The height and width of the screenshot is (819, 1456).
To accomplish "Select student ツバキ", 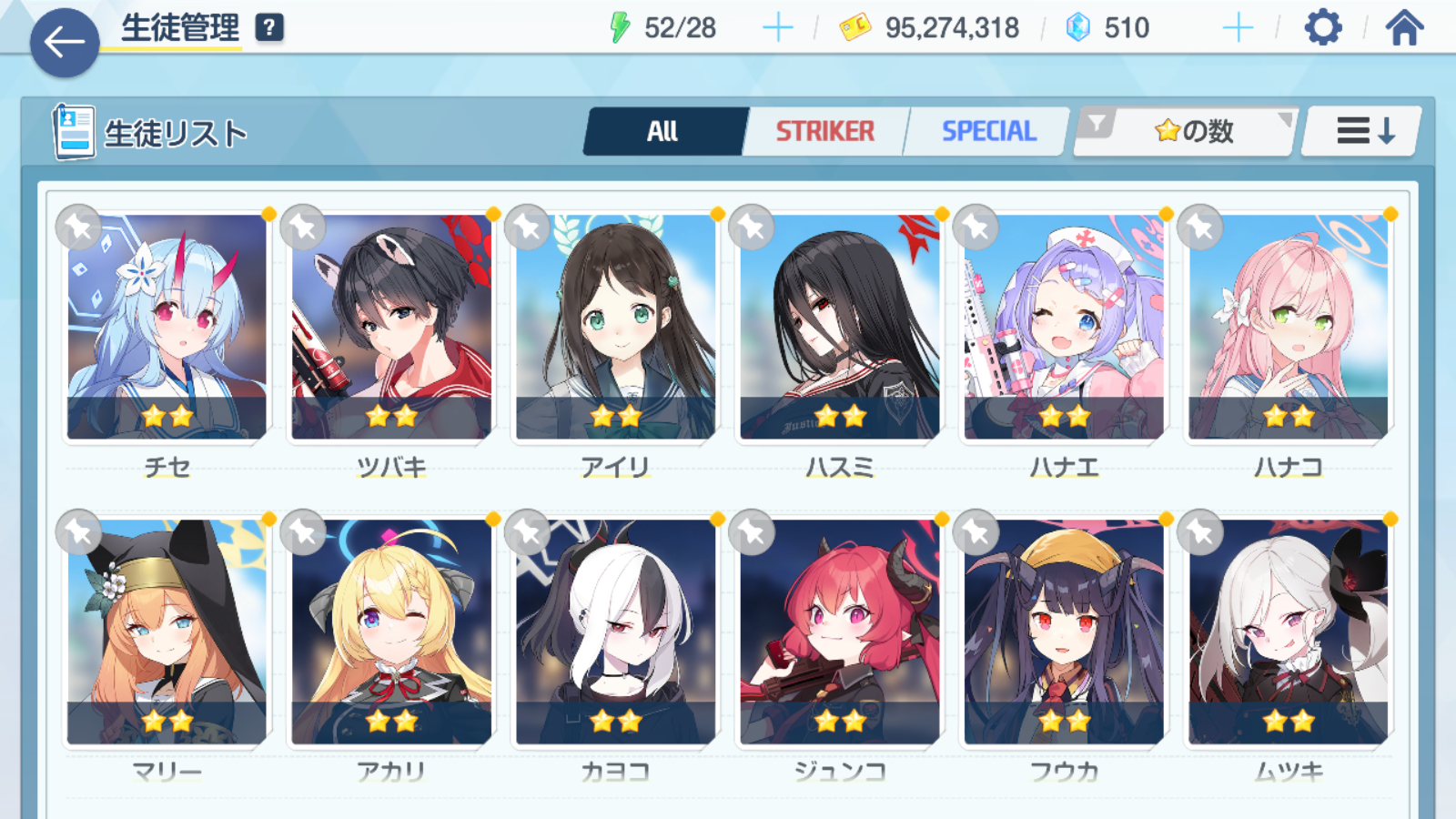I will (x=391, y=328).
